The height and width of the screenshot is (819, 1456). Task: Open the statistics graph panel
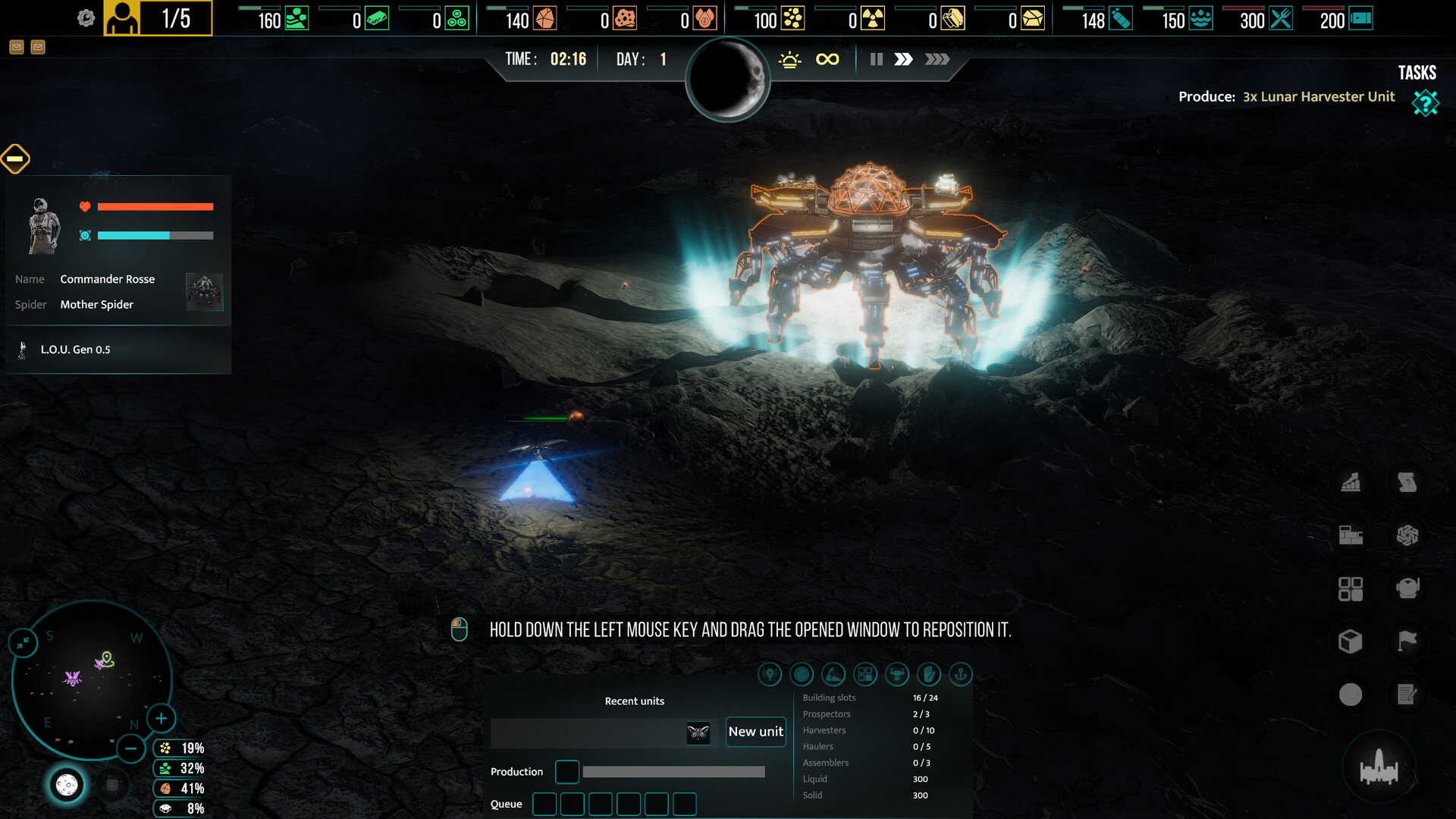click(x=1352, y=483)
